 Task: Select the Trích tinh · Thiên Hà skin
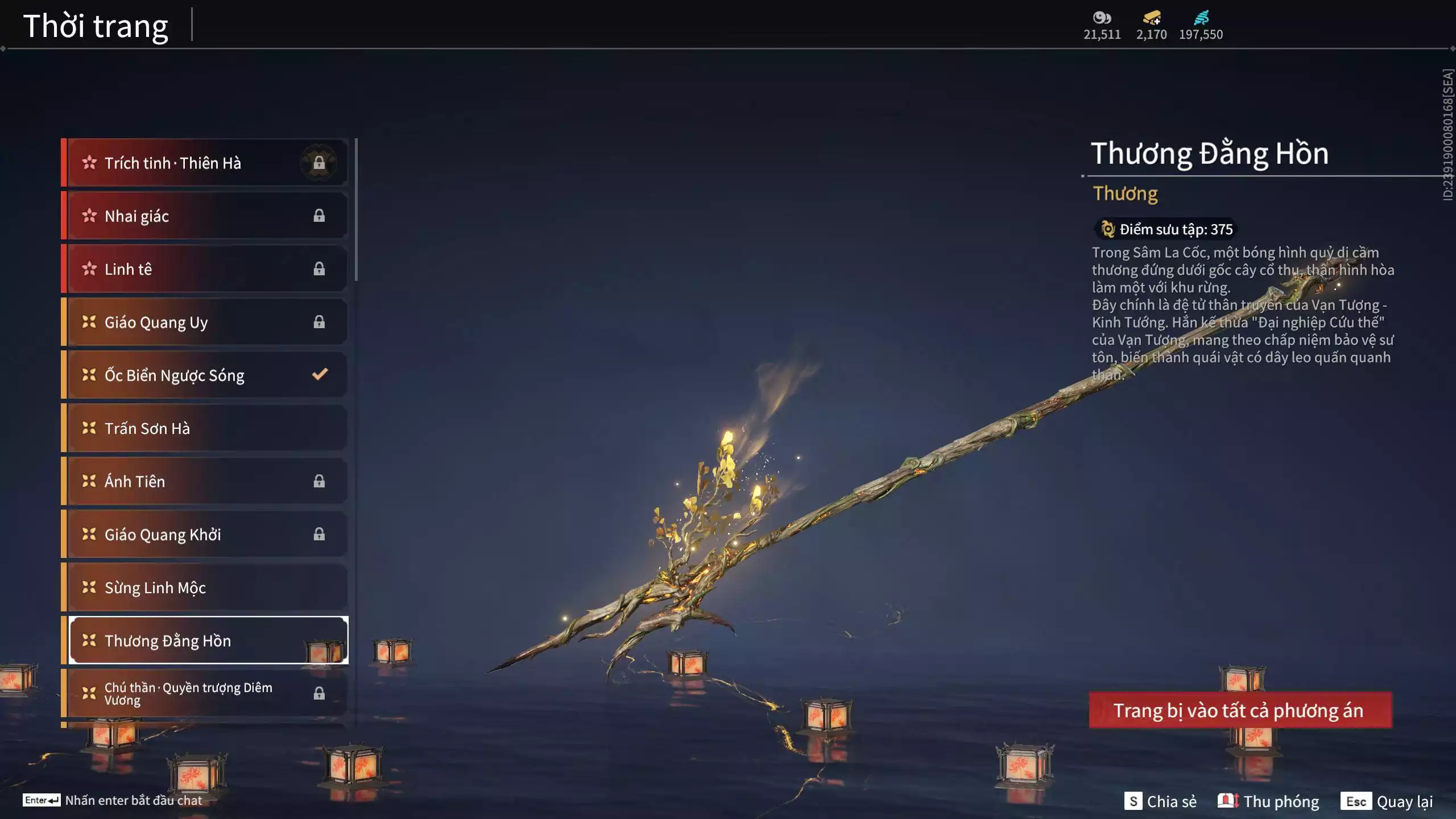tap(205, 163)
